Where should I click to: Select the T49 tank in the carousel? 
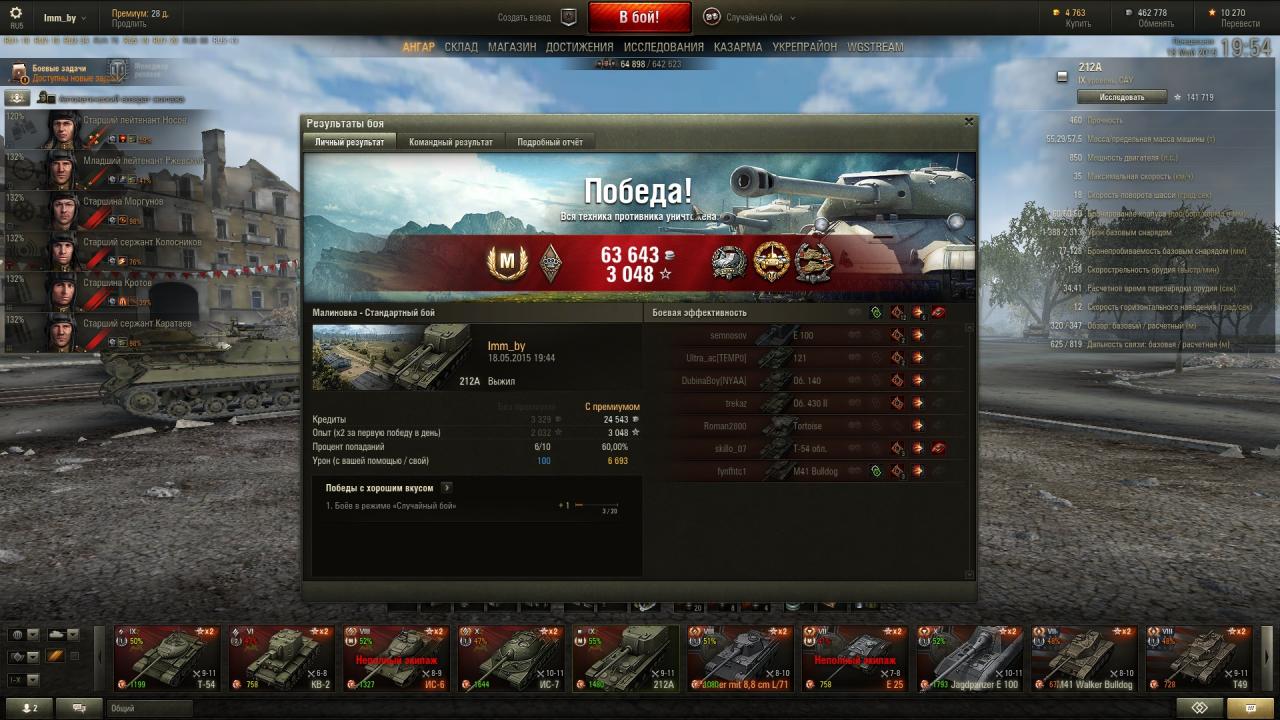[x=1198, y=659]
